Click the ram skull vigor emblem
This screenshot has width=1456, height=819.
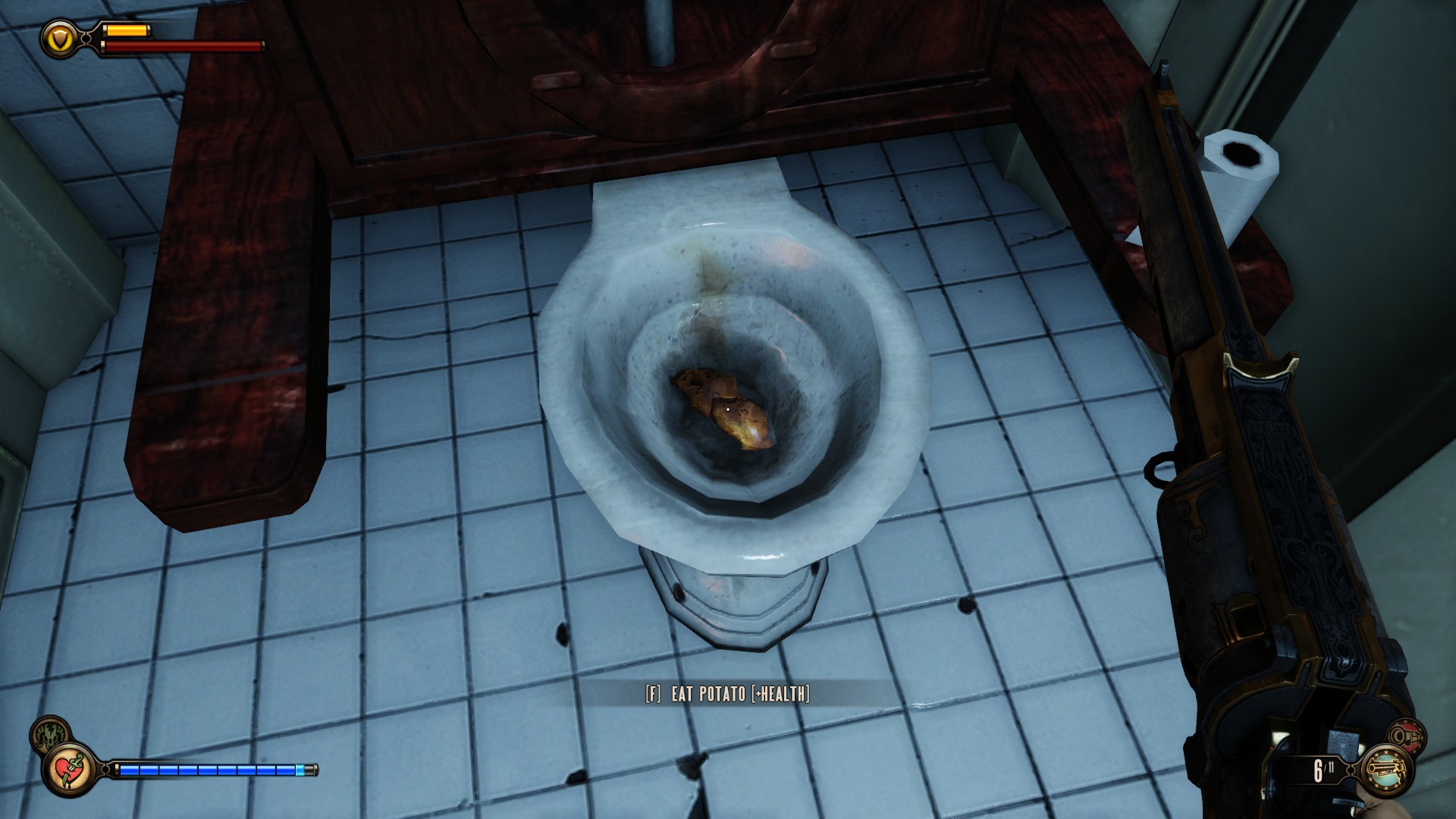pos(49,734)
